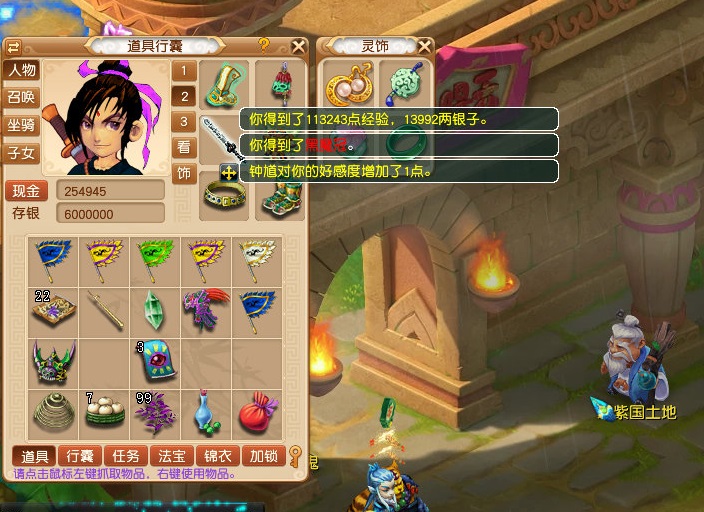The width and height of the screenshot is (704, 512).
Task: Click the green flag in the inventory
Action: [x=154, y=258]
